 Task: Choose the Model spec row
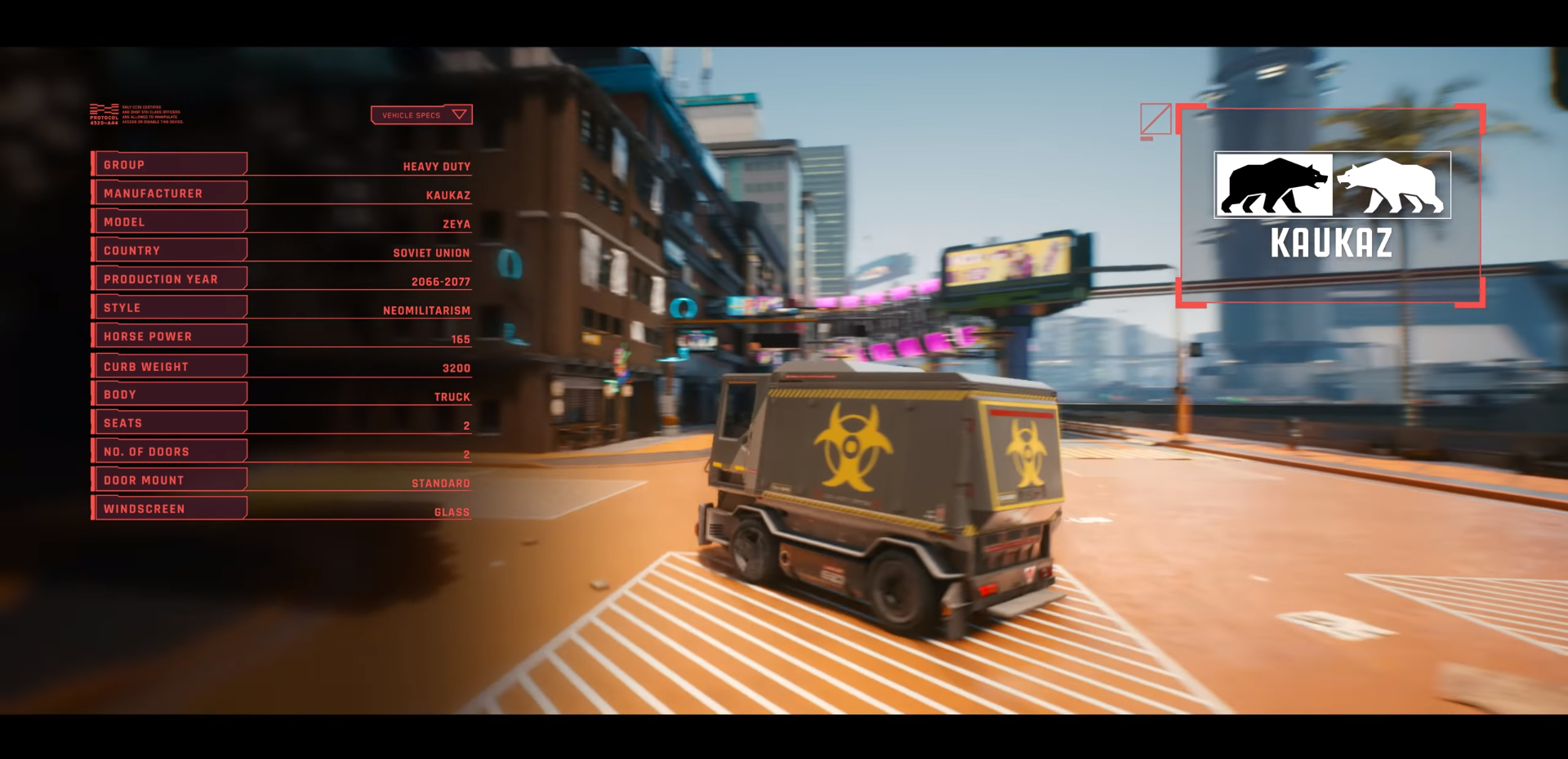click(x=170, y=222)
